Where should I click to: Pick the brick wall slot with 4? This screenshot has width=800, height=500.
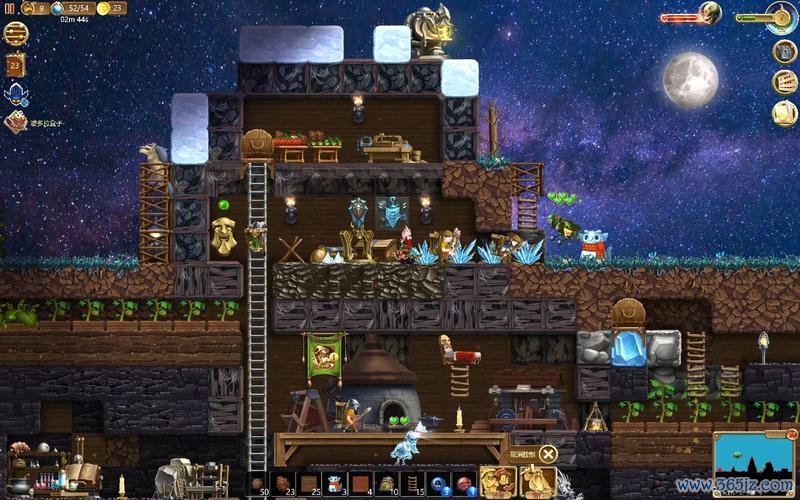[360, 484]
